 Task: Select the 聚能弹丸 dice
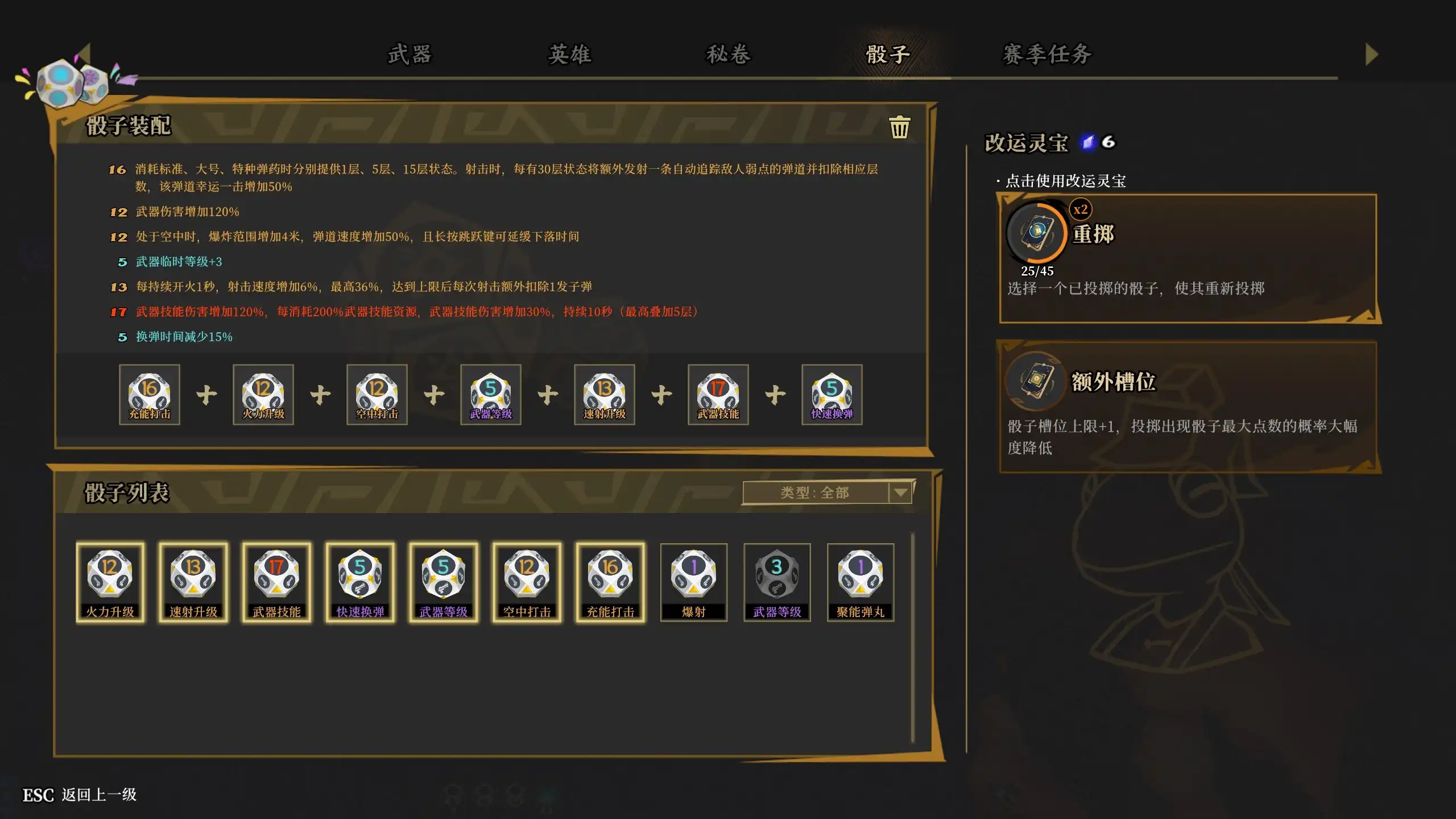pos(860,581)
